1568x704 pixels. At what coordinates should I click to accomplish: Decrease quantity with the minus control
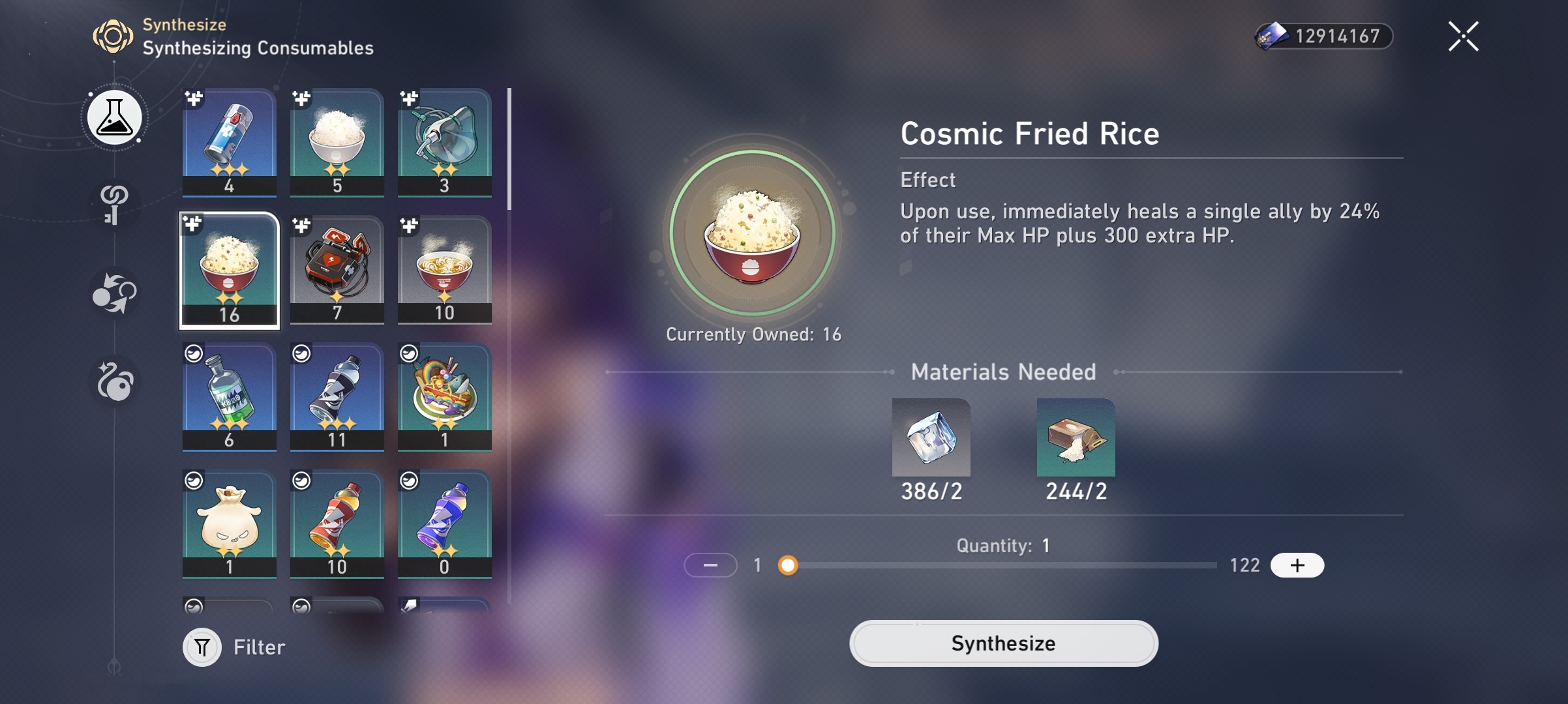711,566
